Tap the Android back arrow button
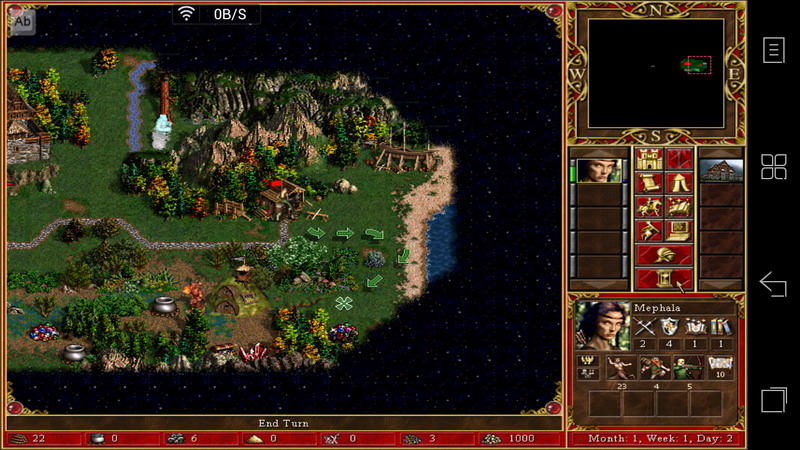The image size is (800, 450). [x=773, y=284]
